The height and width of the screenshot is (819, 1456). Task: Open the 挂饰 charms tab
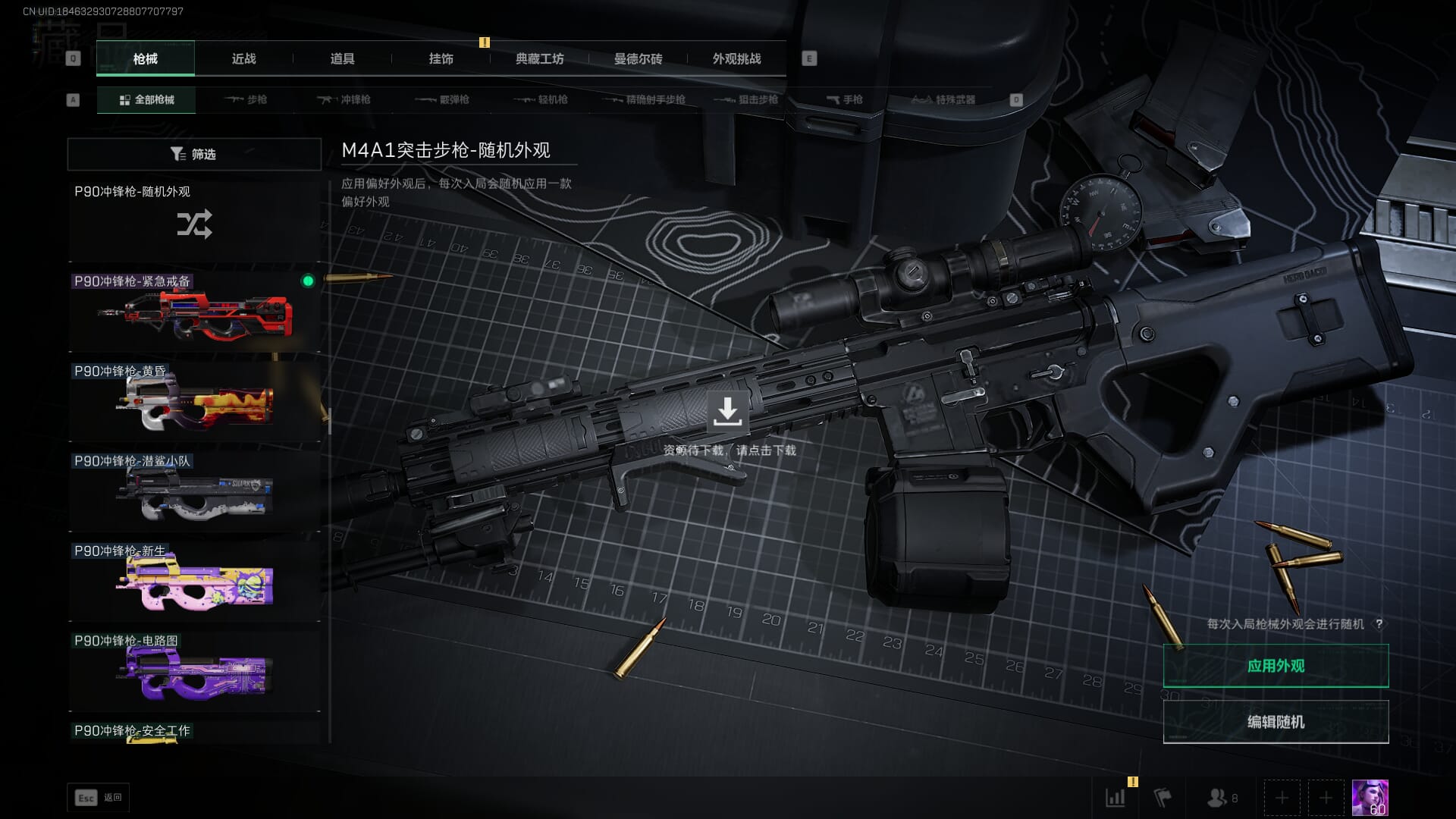coord(441,58)
